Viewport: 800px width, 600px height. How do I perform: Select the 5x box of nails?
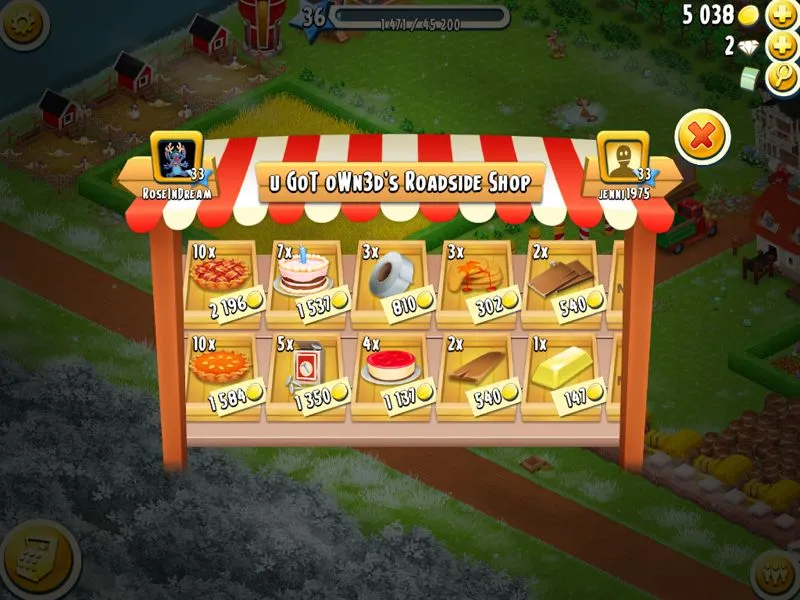tap(307, 373)
